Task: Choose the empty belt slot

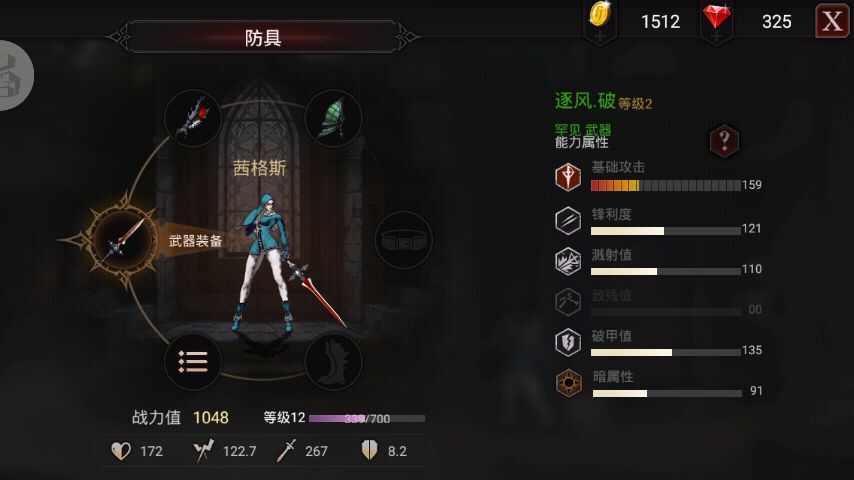Action: (403, 240)
